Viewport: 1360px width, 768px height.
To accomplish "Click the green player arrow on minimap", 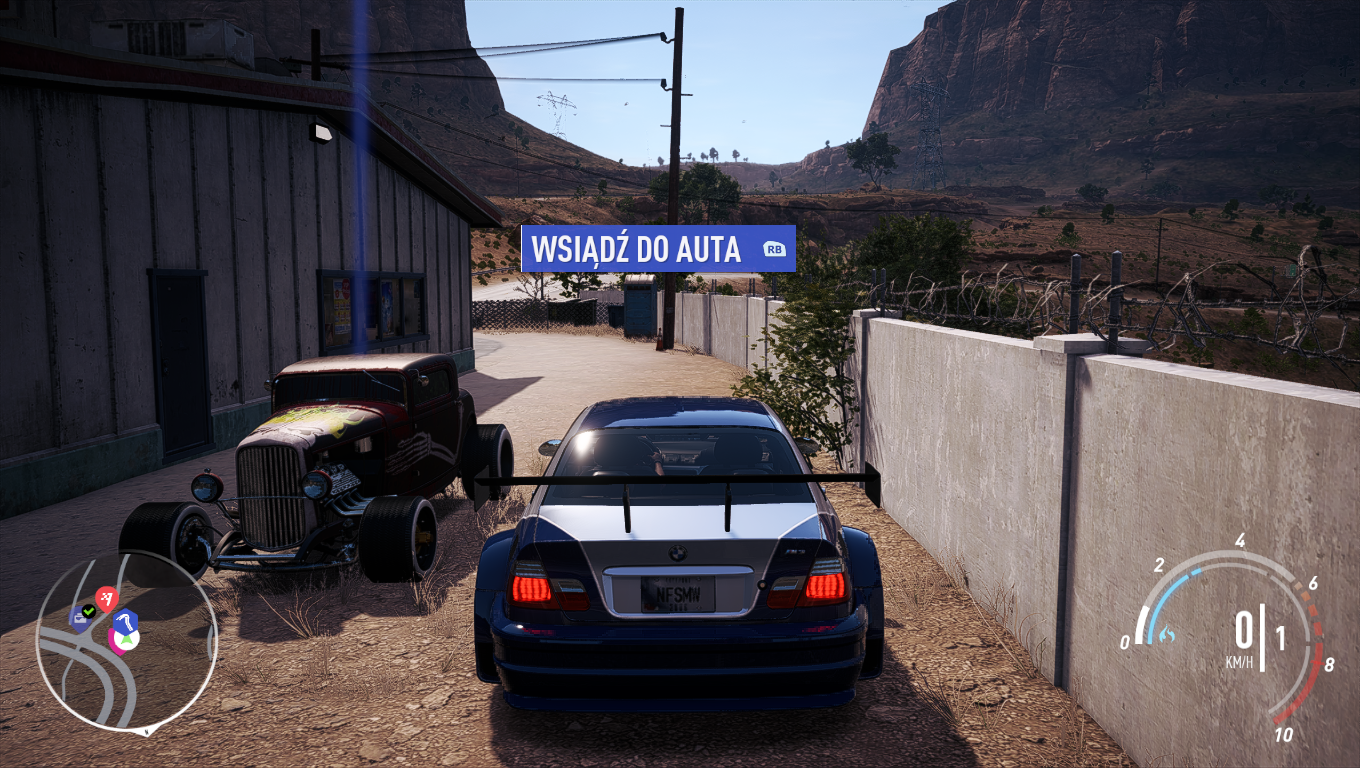I will click(125, 640).
